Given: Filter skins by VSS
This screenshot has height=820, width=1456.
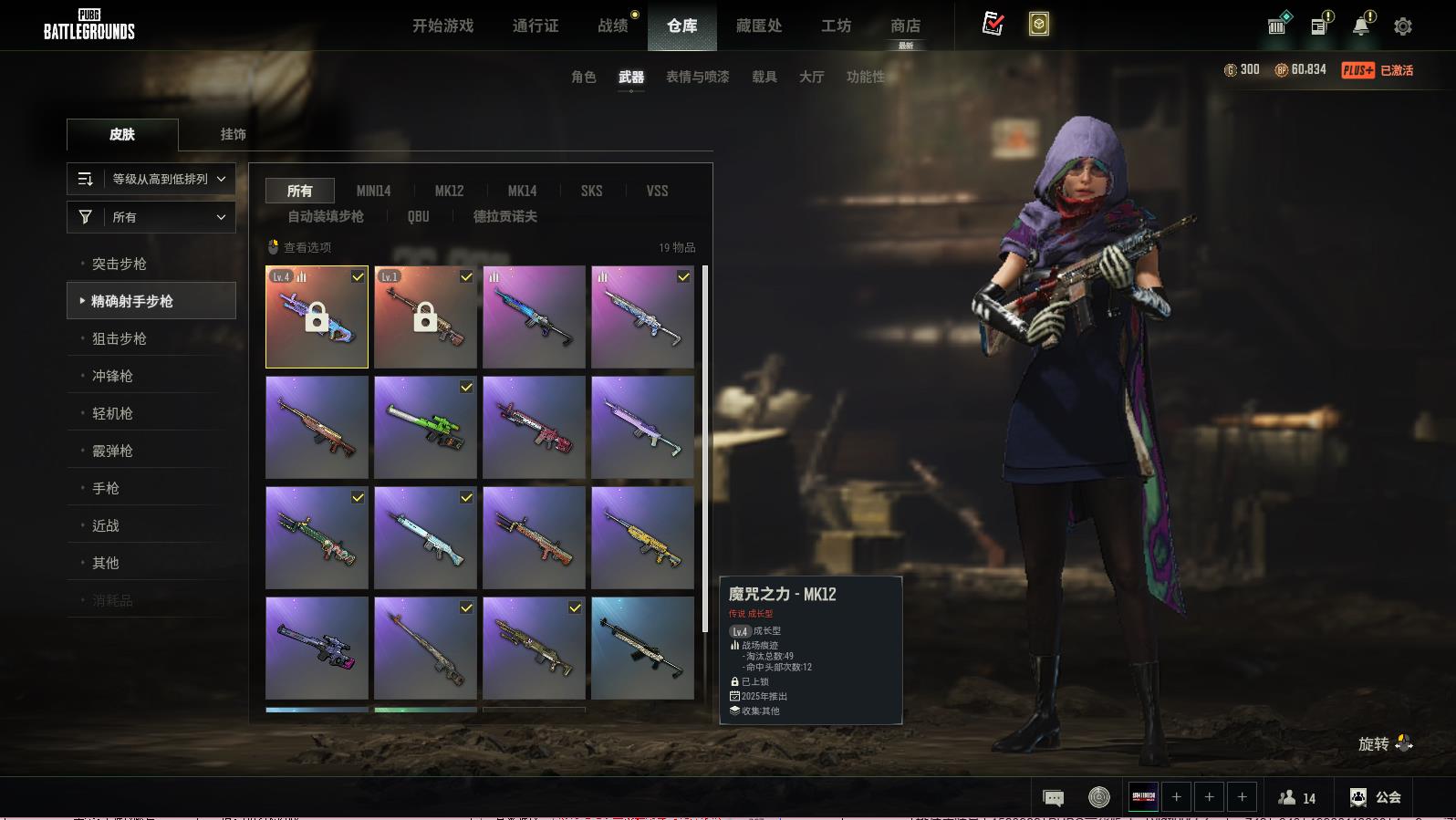Looking at the screenshot, I should (x=657, y=191).
